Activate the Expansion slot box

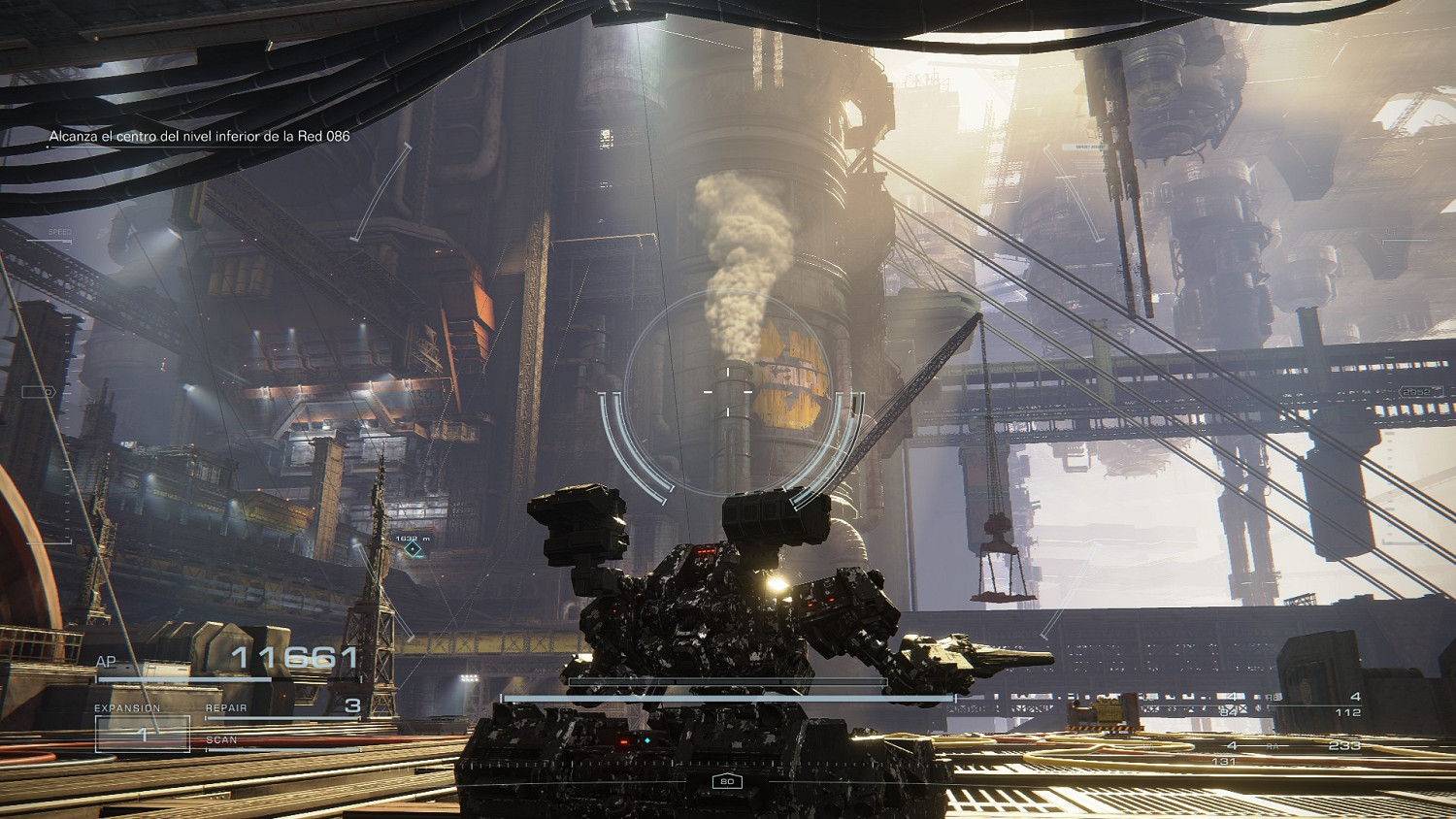coord(143,734)
